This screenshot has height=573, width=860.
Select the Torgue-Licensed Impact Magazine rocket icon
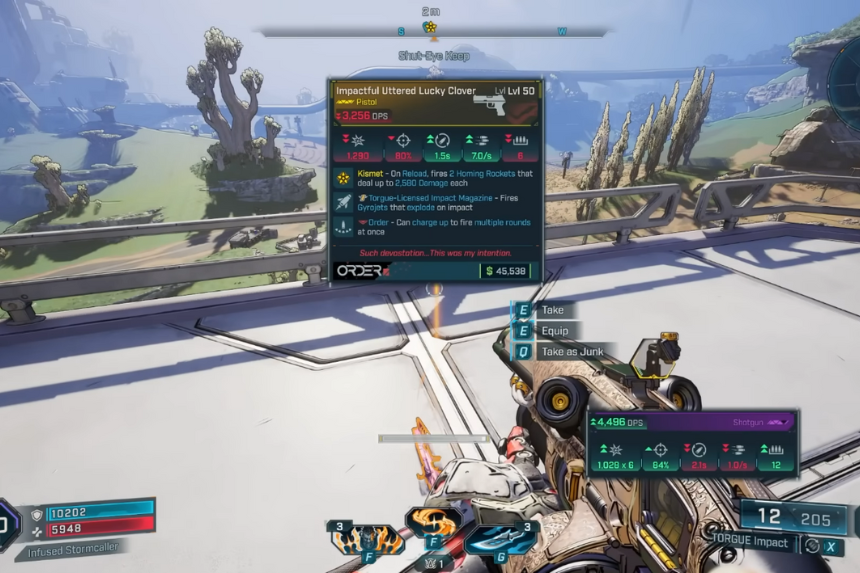click(344, 204)
